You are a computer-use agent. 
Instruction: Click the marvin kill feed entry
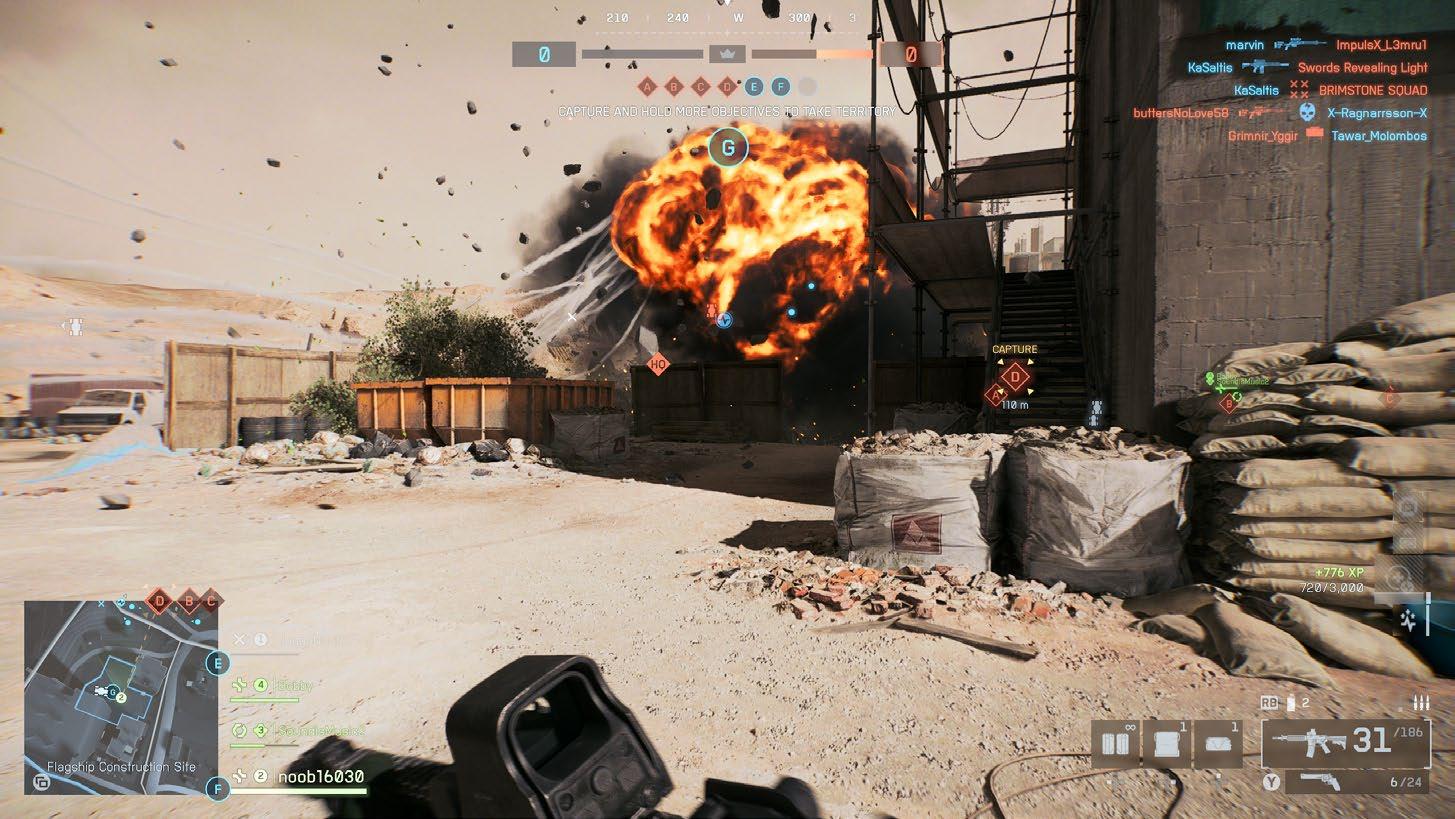point(1244,45)
